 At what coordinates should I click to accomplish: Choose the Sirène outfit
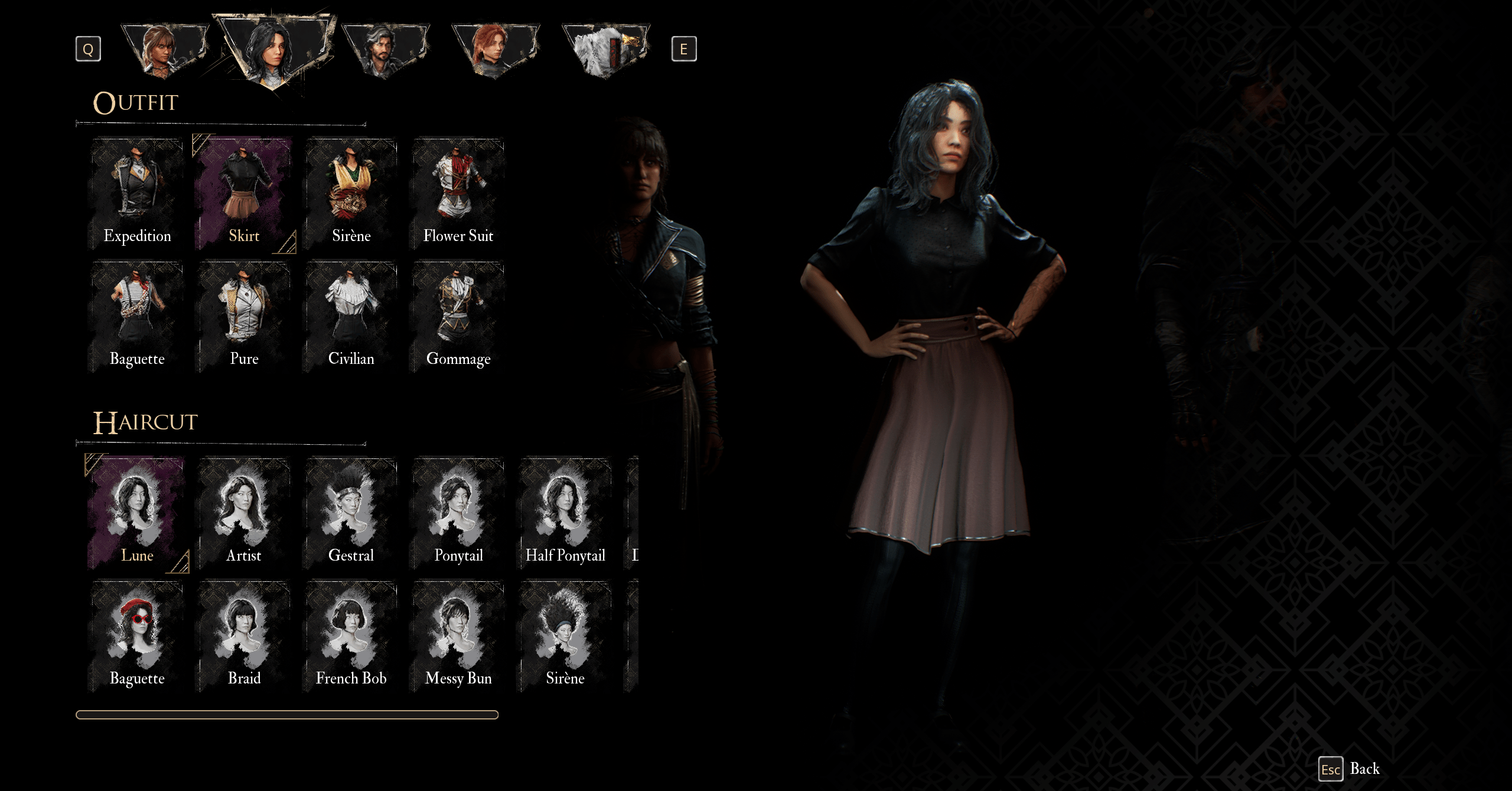click(x=351, y=194)
